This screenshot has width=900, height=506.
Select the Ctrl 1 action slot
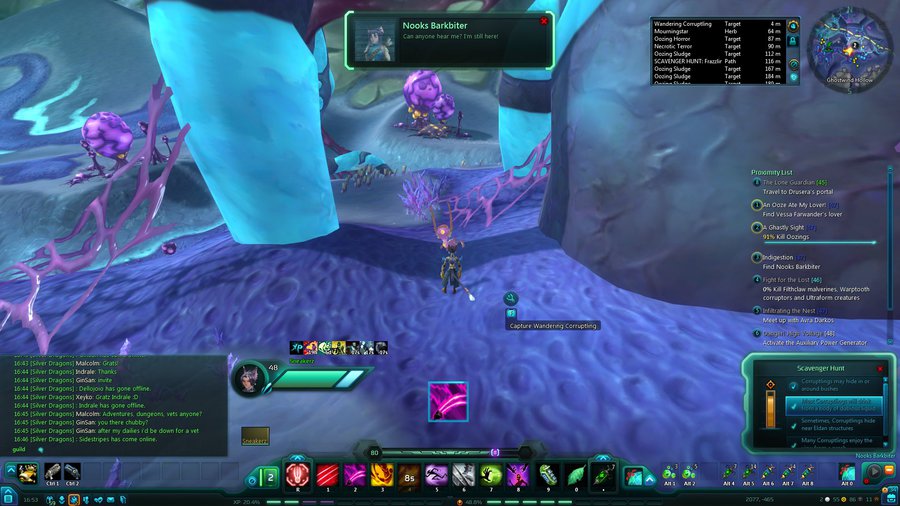point(52,473)
